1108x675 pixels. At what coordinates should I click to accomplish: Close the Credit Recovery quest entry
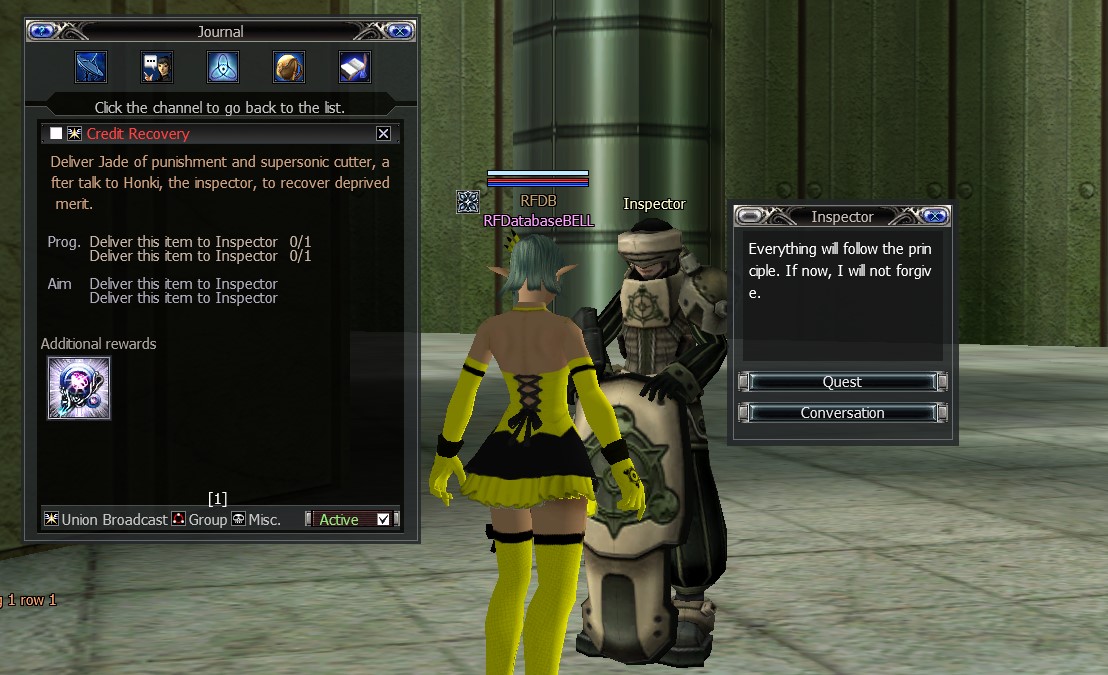(383, 134)
